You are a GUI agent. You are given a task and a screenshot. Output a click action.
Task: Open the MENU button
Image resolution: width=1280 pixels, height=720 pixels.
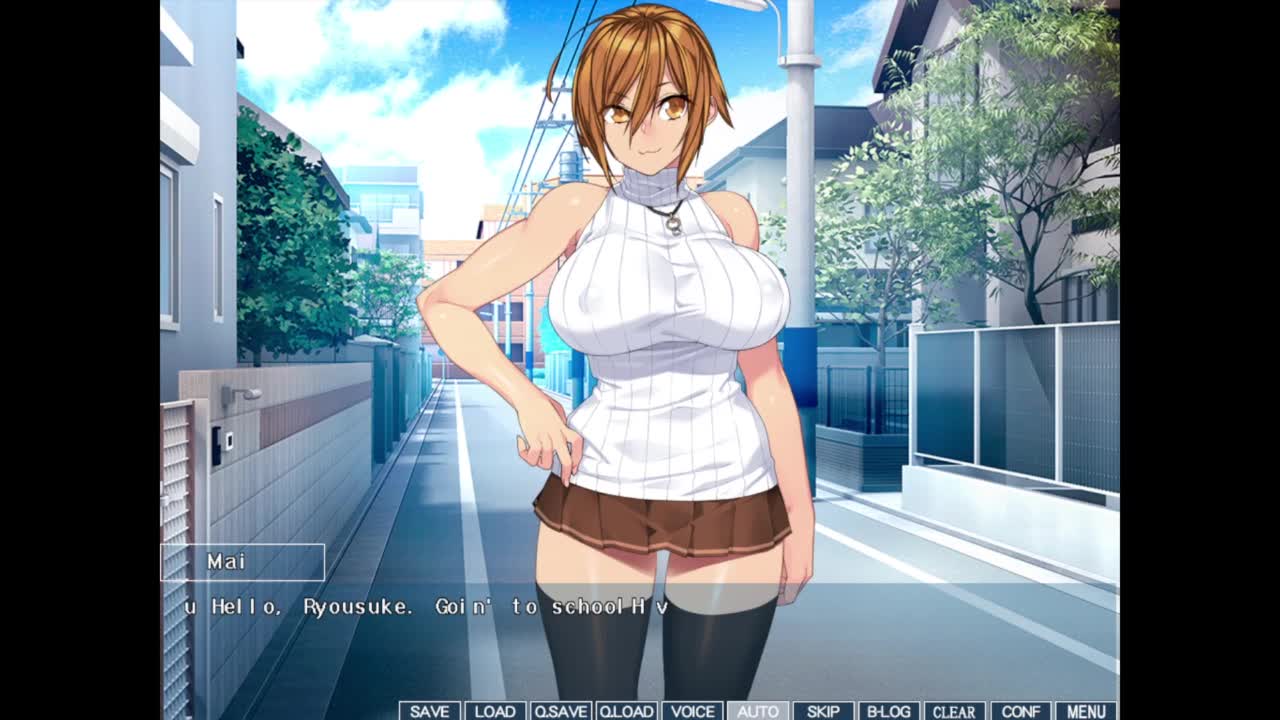pos(1086,711)
